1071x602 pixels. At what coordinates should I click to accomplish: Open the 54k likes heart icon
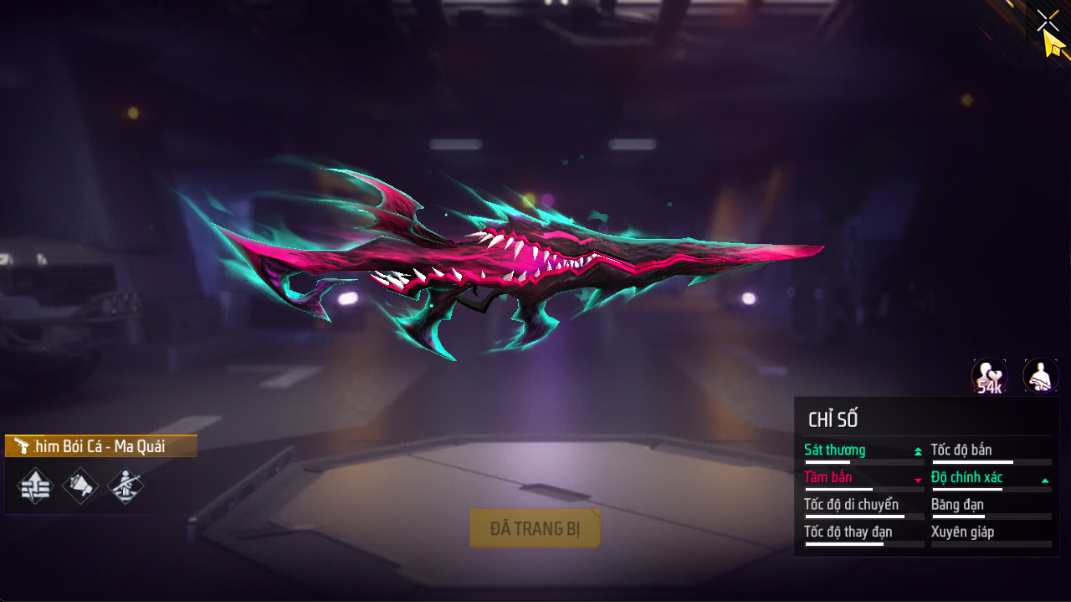989,377
